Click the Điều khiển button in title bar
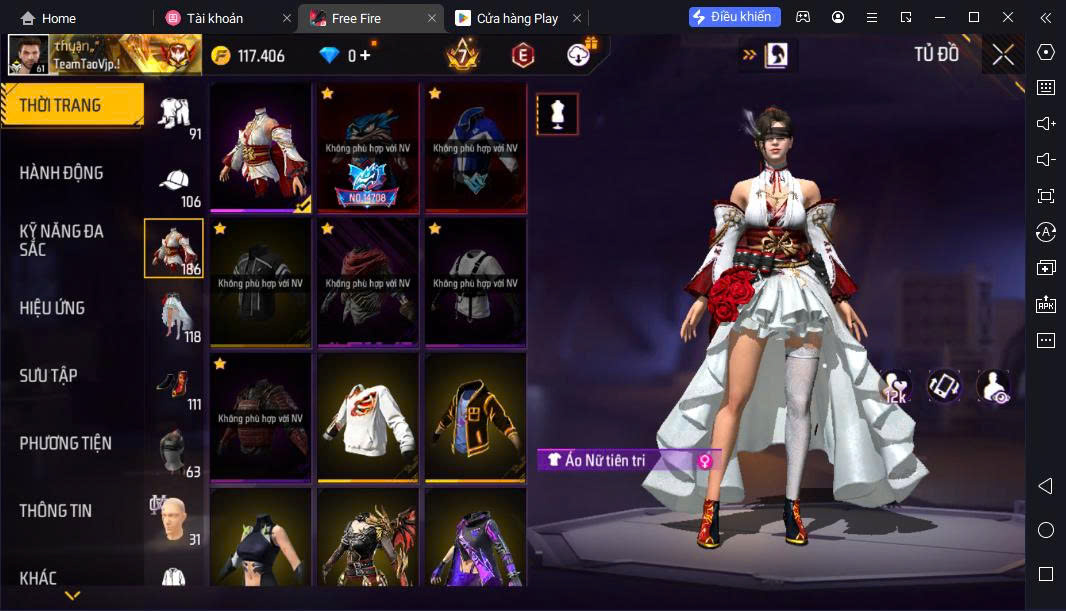 pos(735,17)
